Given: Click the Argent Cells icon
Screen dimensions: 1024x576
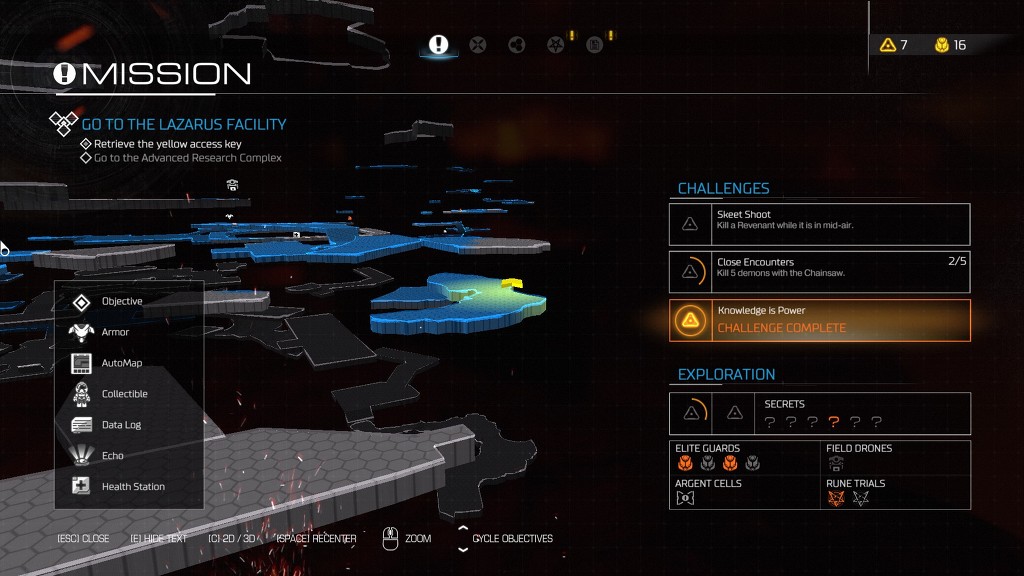Looking at the screenshot, I should (684, 498).
